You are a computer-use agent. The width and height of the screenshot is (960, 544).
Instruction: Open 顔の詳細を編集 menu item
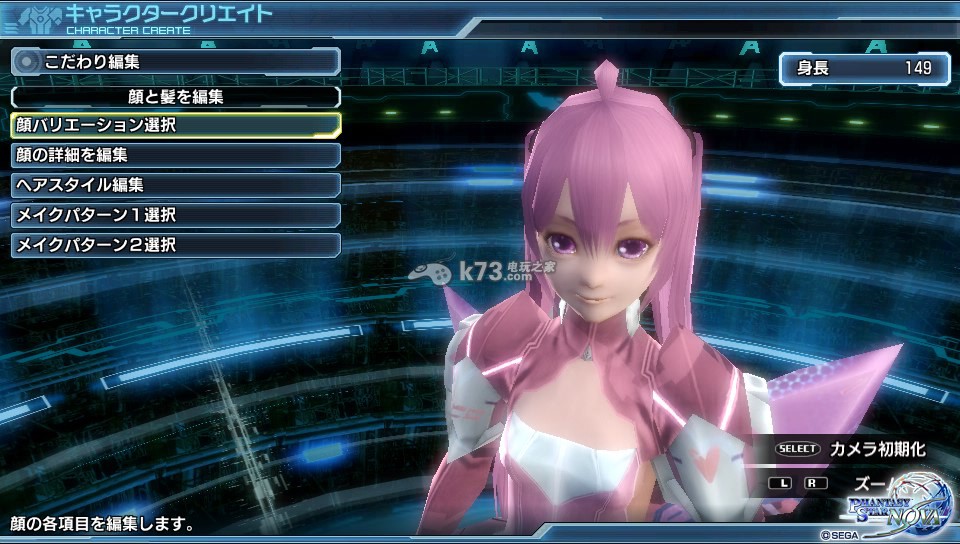[175, 155]
